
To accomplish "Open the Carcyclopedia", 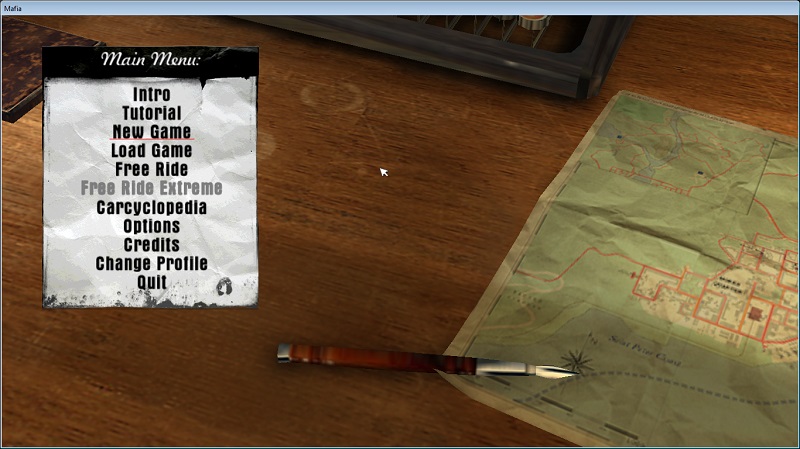I will tap(151, 207).
